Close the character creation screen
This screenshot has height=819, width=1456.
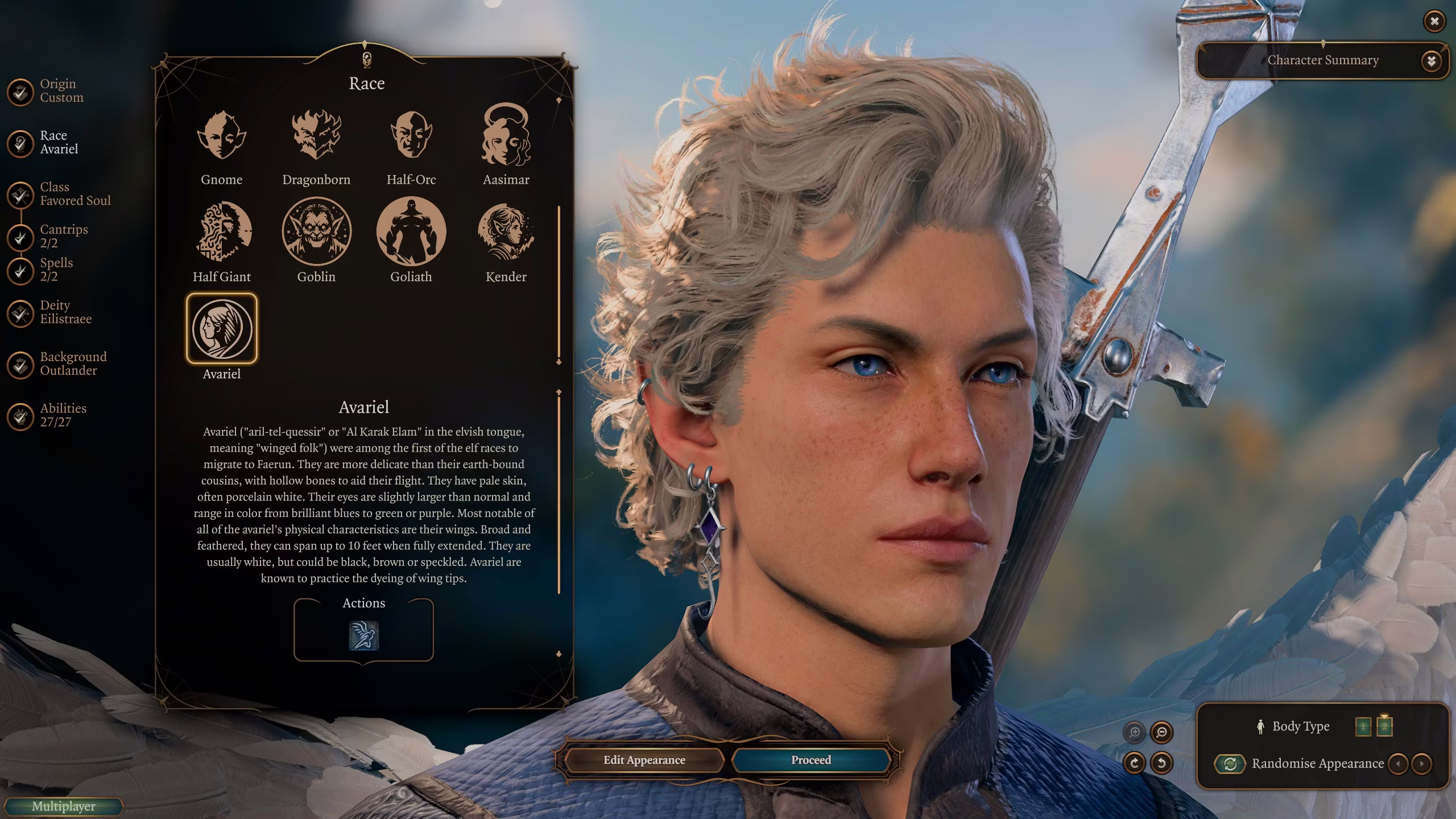(1434, 22)
